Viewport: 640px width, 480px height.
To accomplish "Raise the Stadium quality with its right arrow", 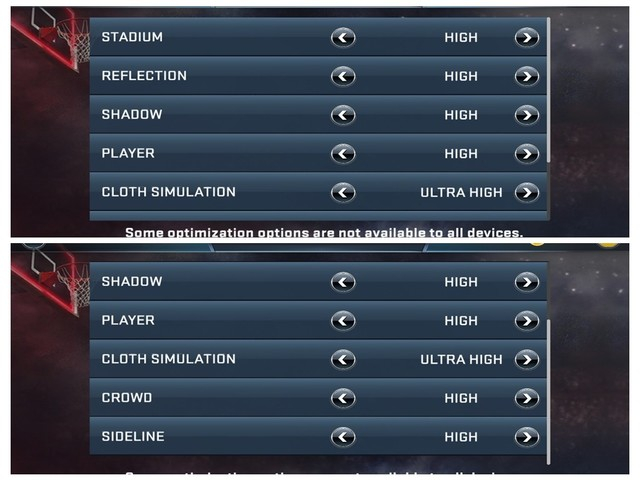I will 526,38.
